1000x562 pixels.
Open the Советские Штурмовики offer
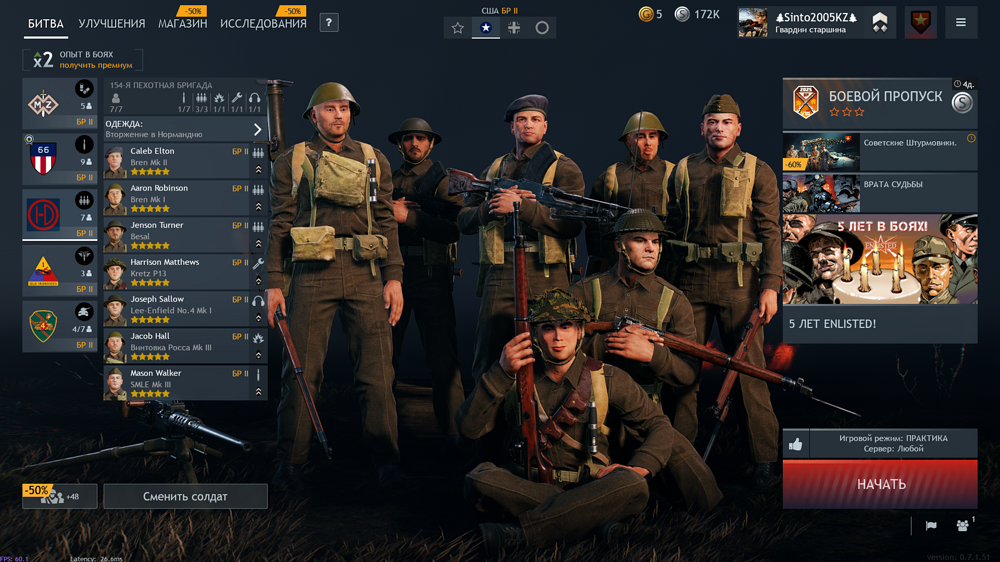tap(879, 152)
